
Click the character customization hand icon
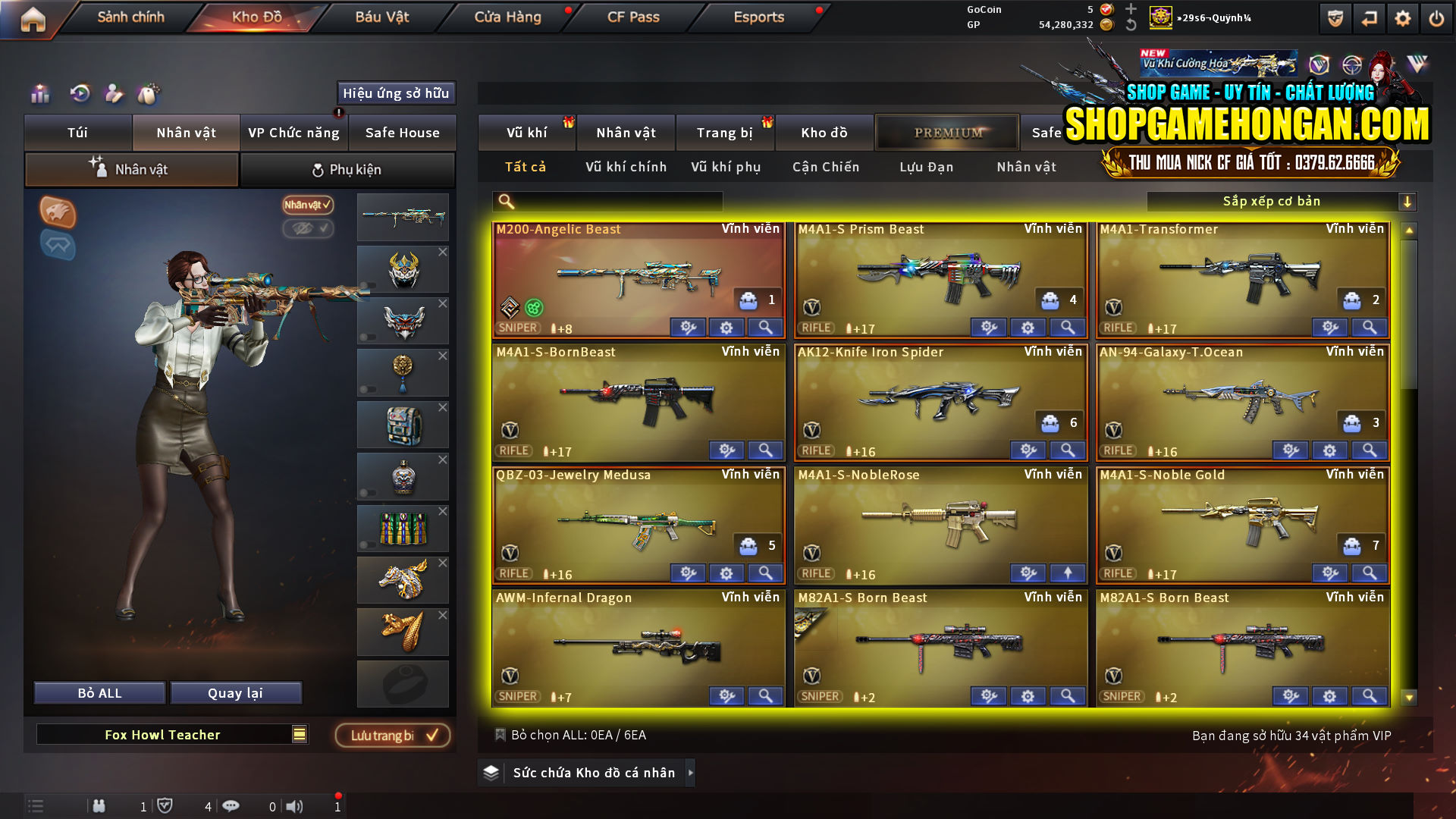click(x=114, y=93)
